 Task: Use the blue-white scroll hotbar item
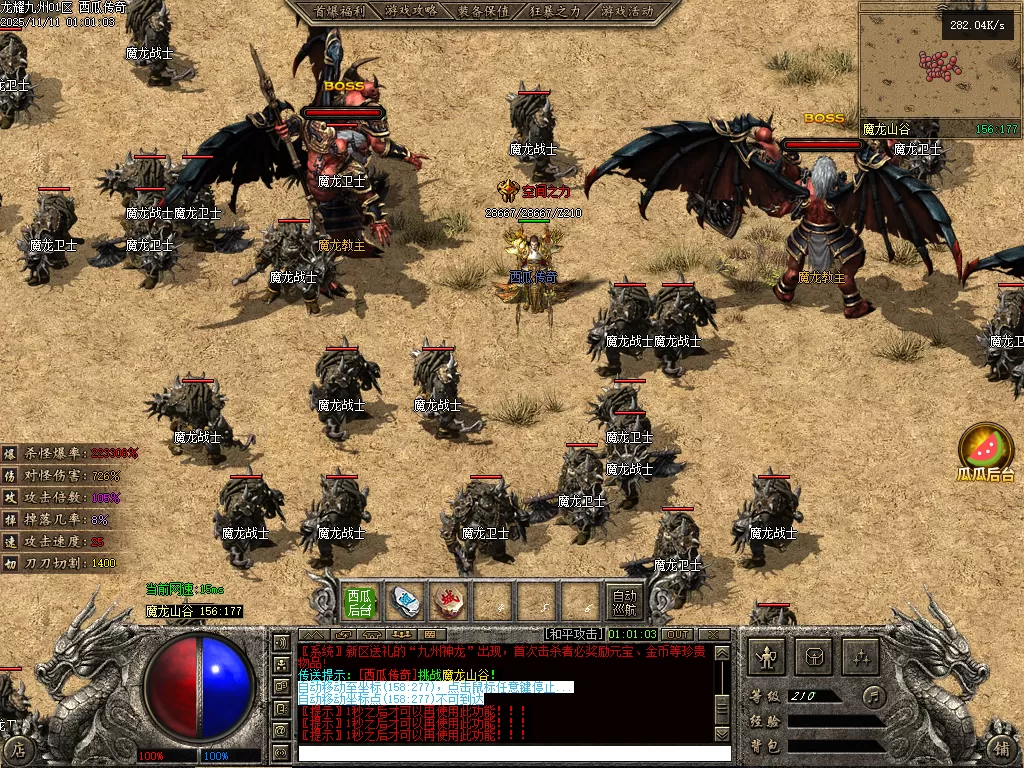[405, 601]
